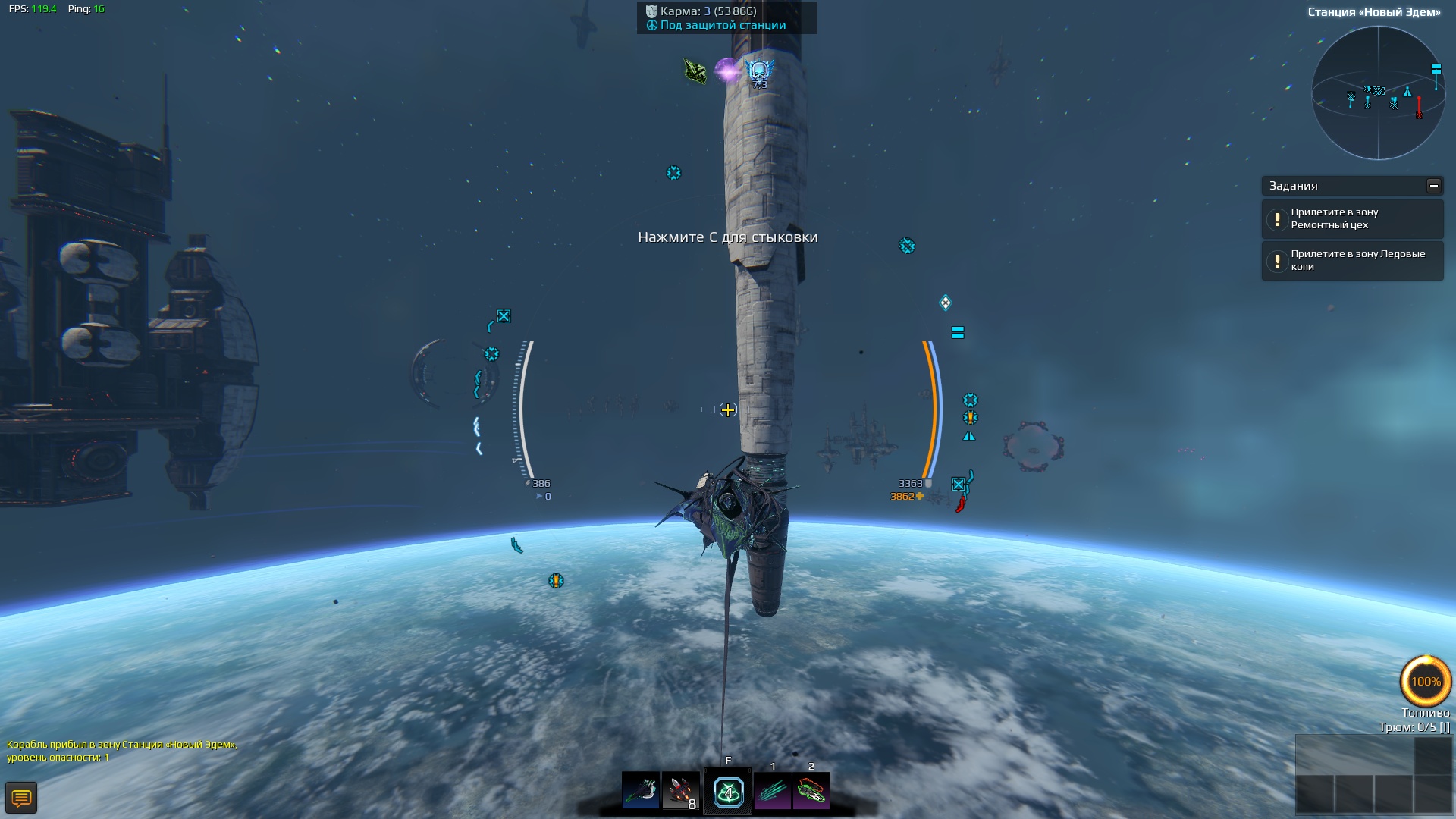
Task: Activate the F special module icon
Action: click(x=728, y=792)
